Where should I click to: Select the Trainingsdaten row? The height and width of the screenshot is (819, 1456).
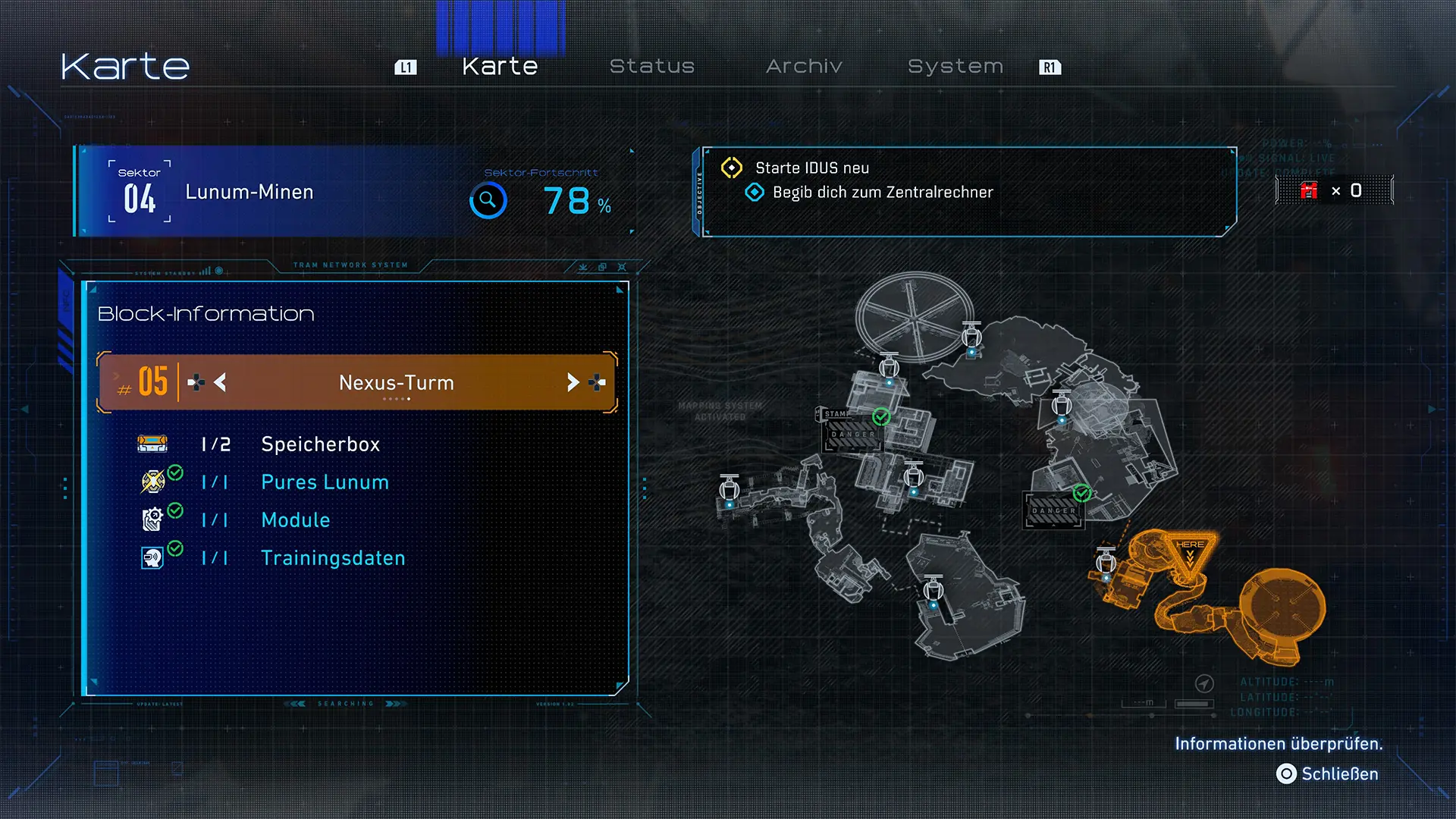pyautogui.click(x=333, y=558)
